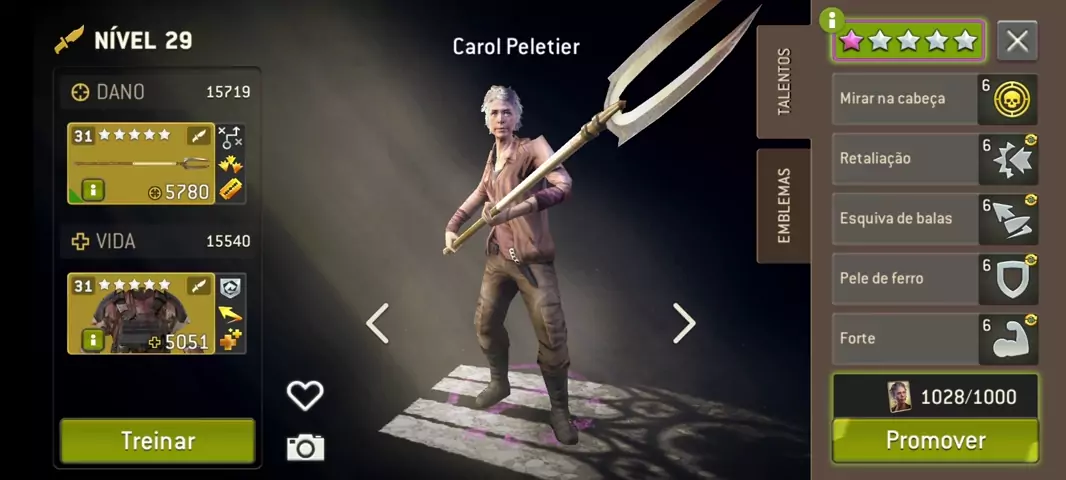Open the Forte talent row
1066x480 pixels.
[935, 339]
